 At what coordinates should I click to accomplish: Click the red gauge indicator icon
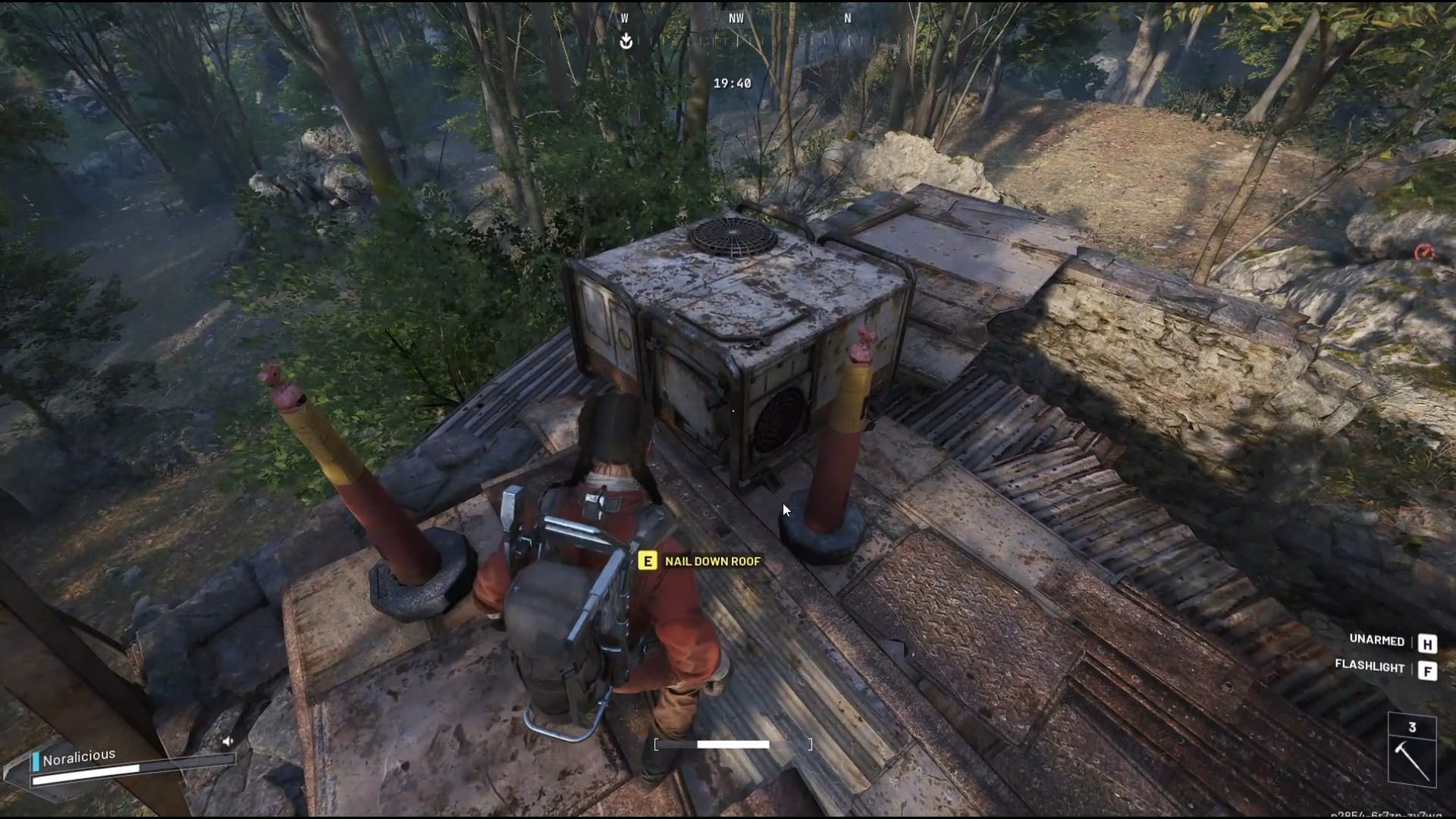[x=1424, y=253]
